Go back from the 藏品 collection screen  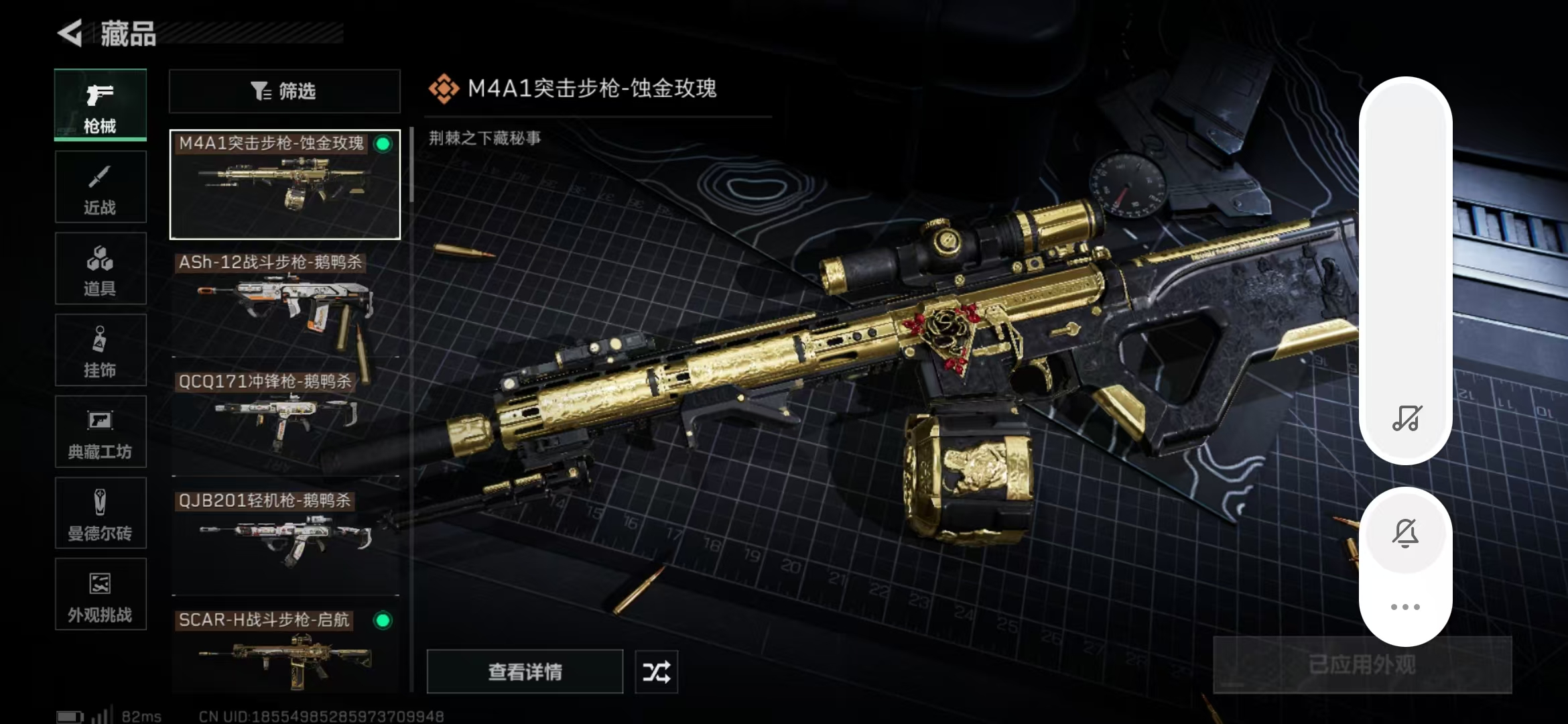(70, 33)
